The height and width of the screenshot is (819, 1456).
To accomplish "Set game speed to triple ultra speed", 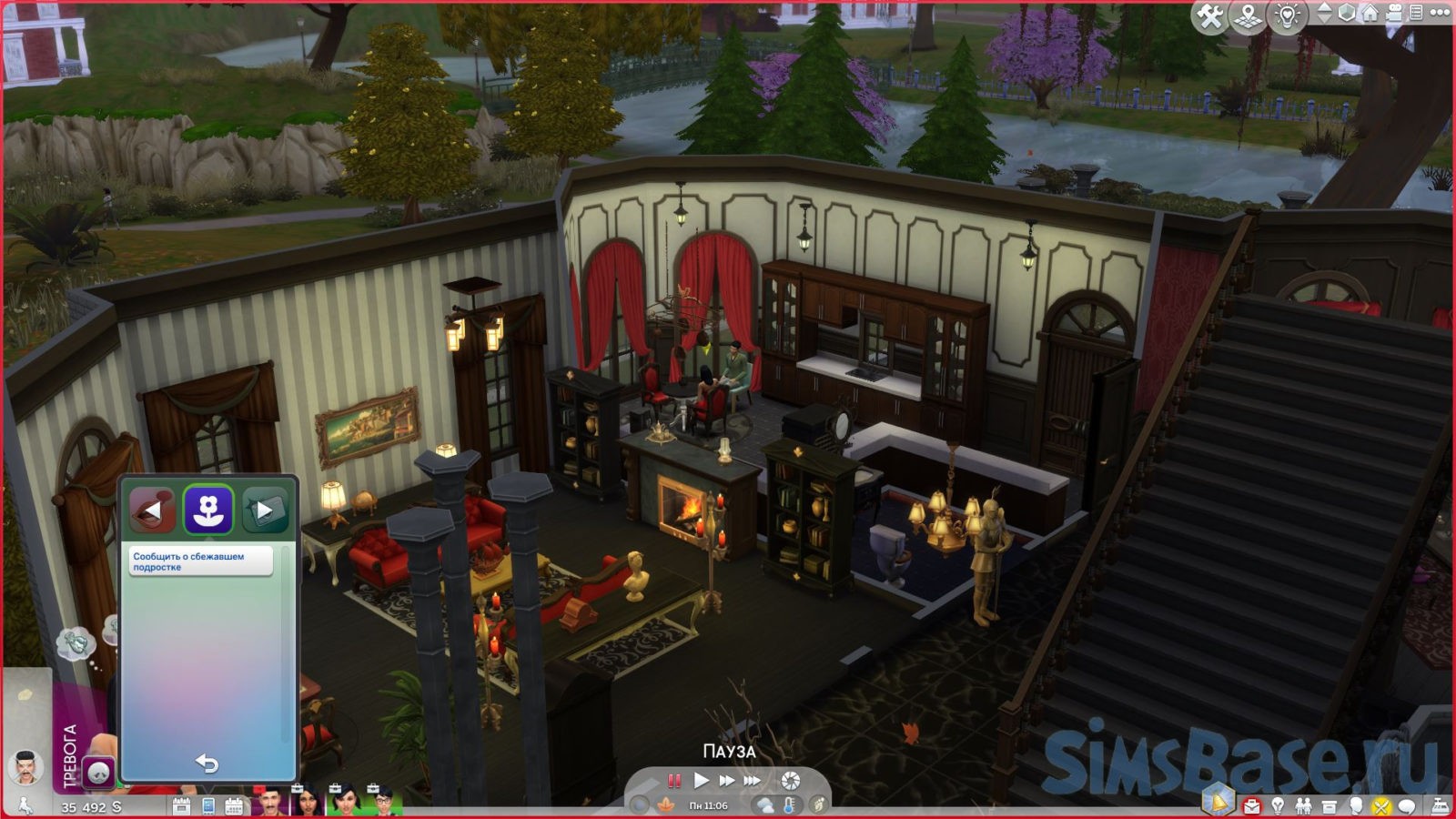I will (x=753, y=781).
